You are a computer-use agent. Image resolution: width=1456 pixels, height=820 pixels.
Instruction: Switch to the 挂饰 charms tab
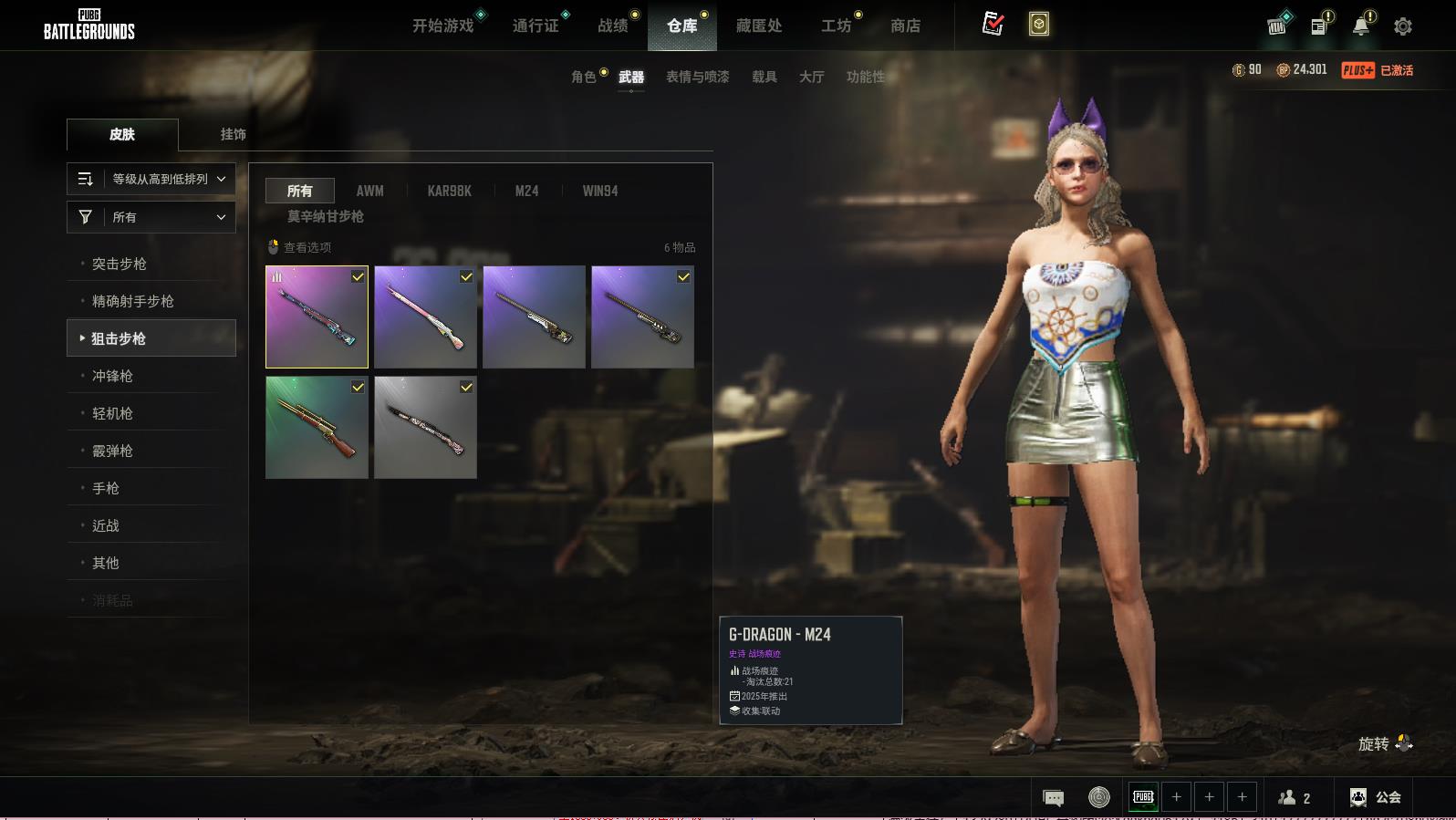[x=233, y=134]
